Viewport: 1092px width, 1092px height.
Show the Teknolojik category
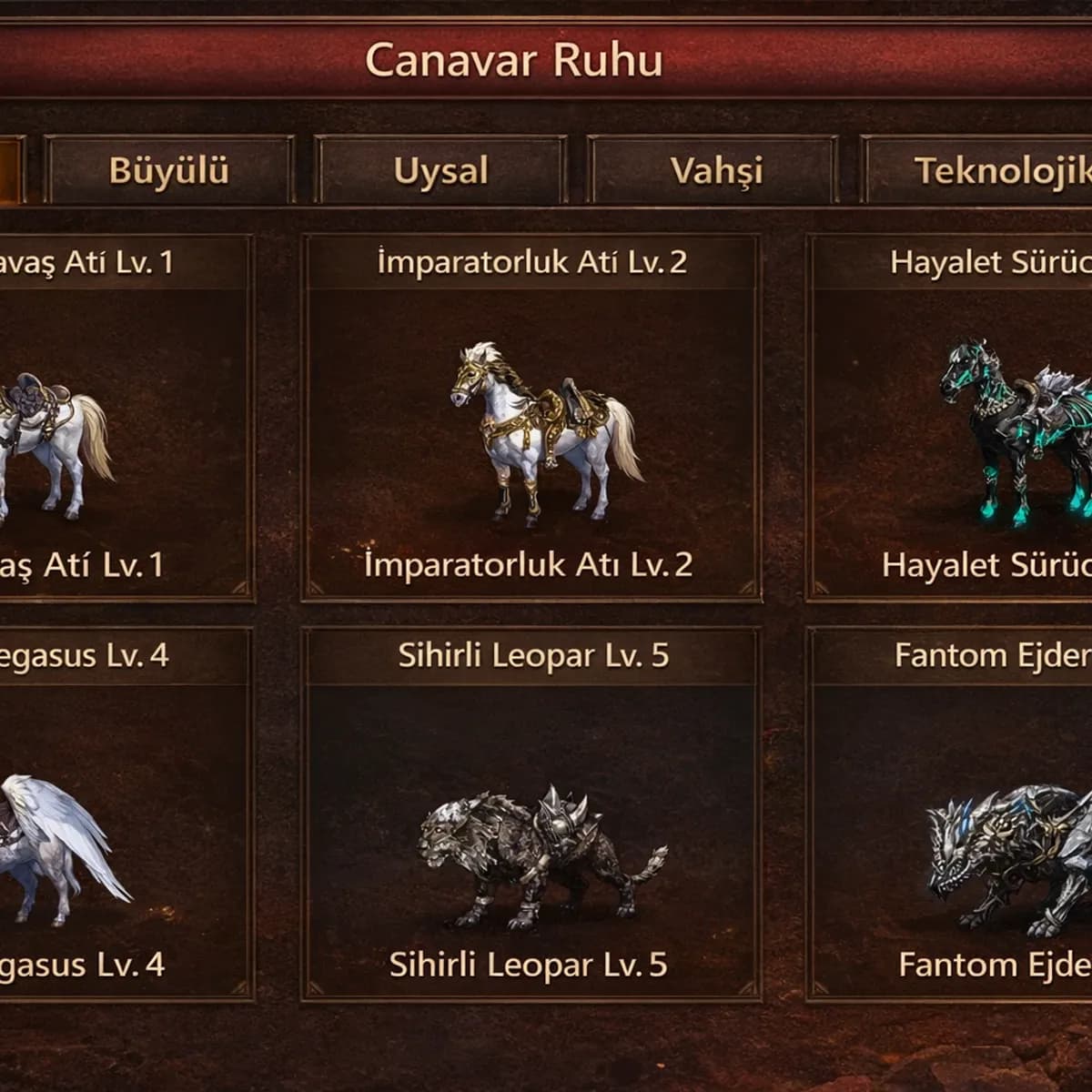coord(983,170)
